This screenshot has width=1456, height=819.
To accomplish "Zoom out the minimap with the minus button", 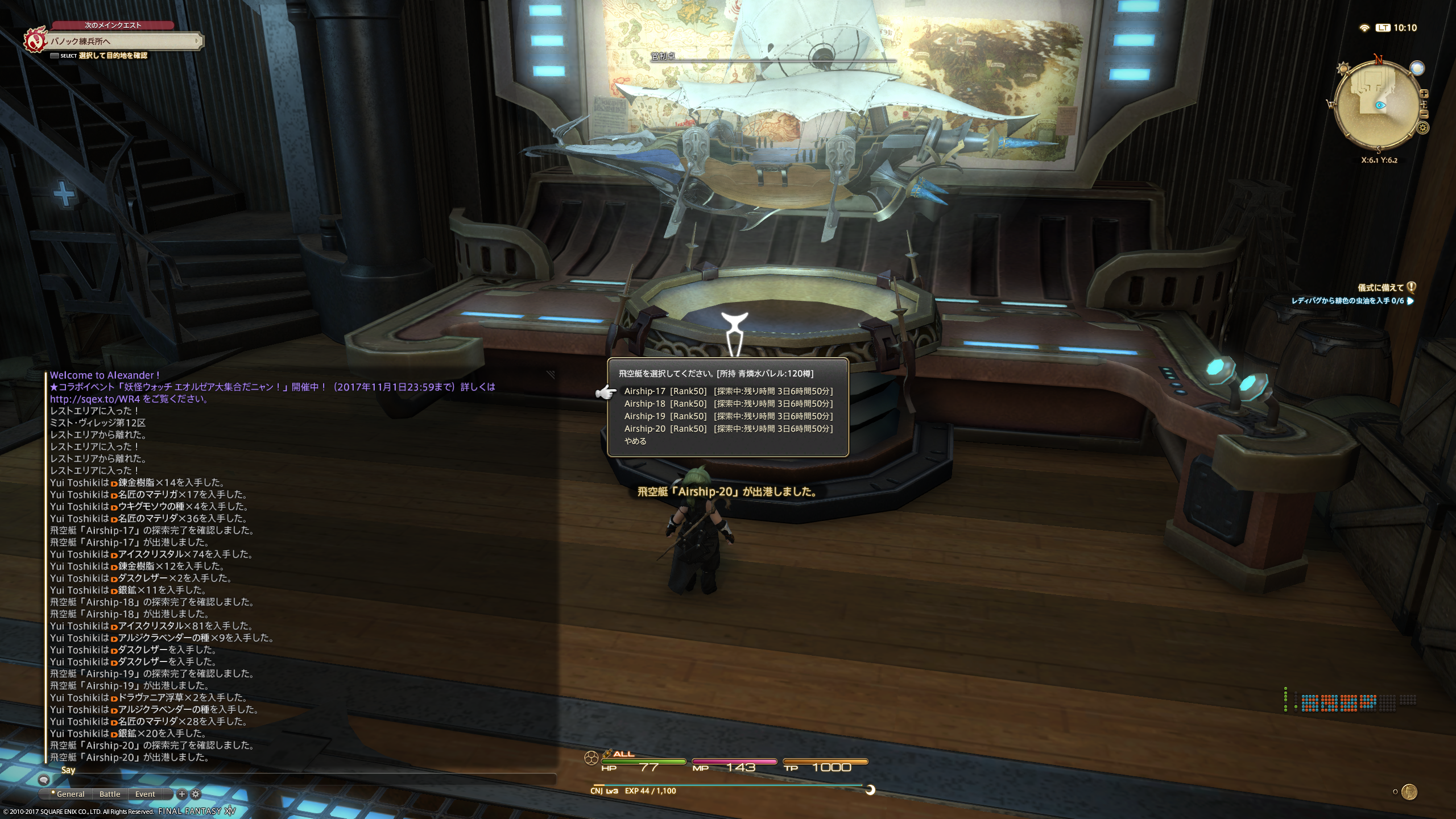I will click(1424, 114).
